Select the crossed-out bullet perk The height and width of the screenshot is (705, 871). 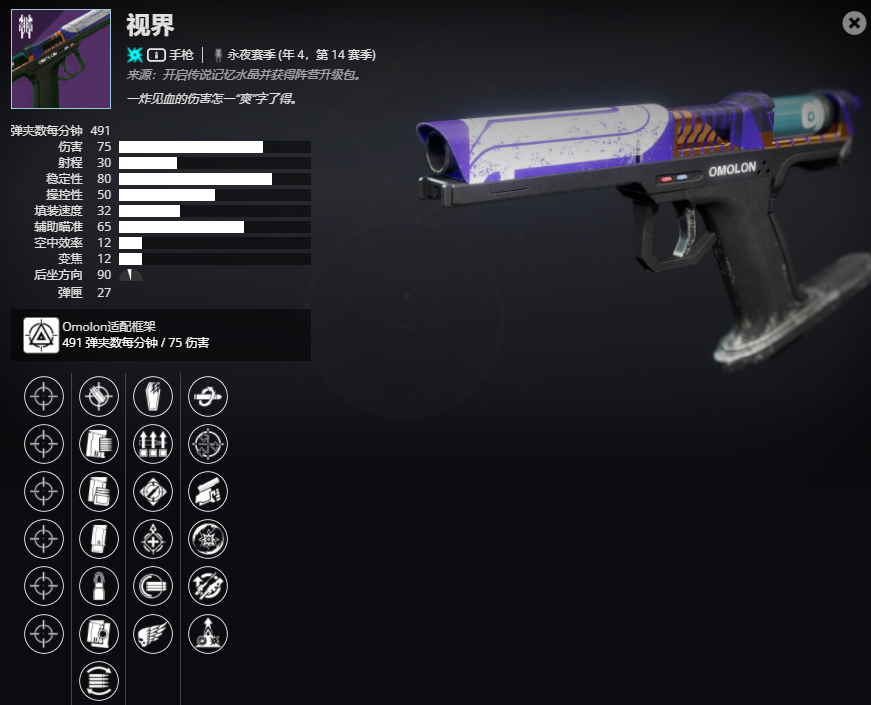click(x=99, y=396)
